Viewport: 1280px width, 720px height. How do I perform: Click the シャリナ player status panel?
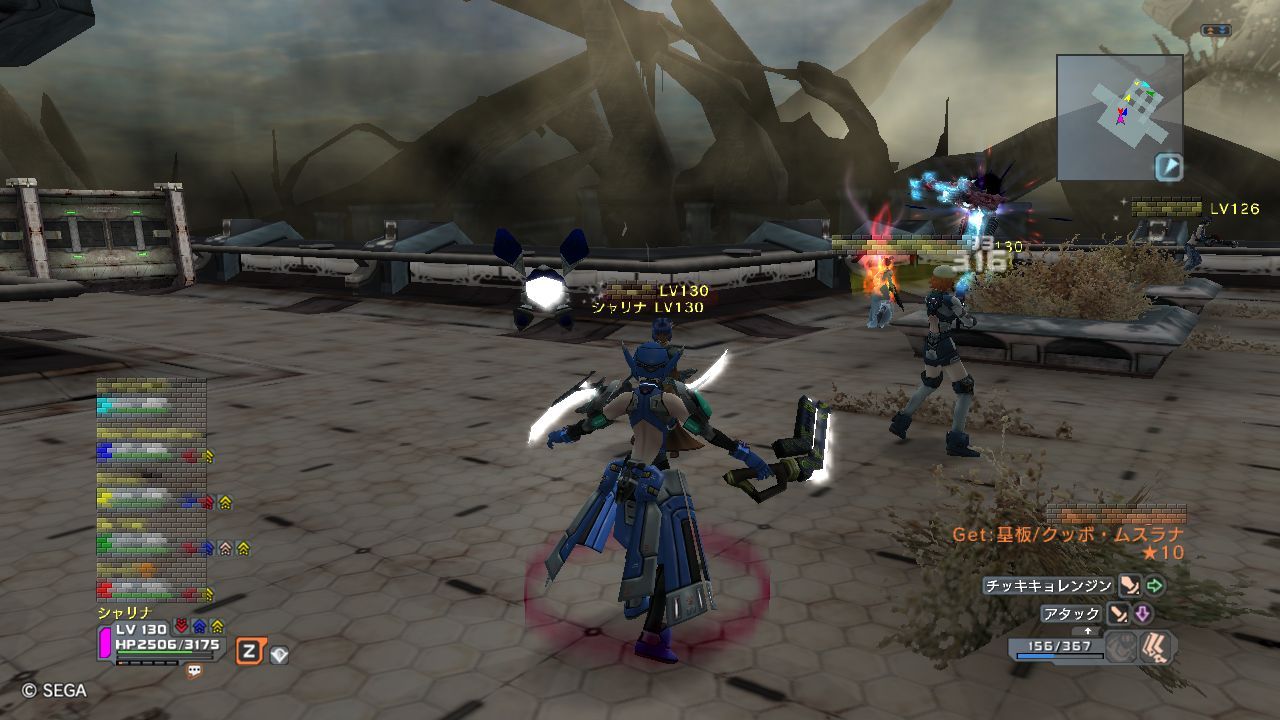(x=160, y=640)
